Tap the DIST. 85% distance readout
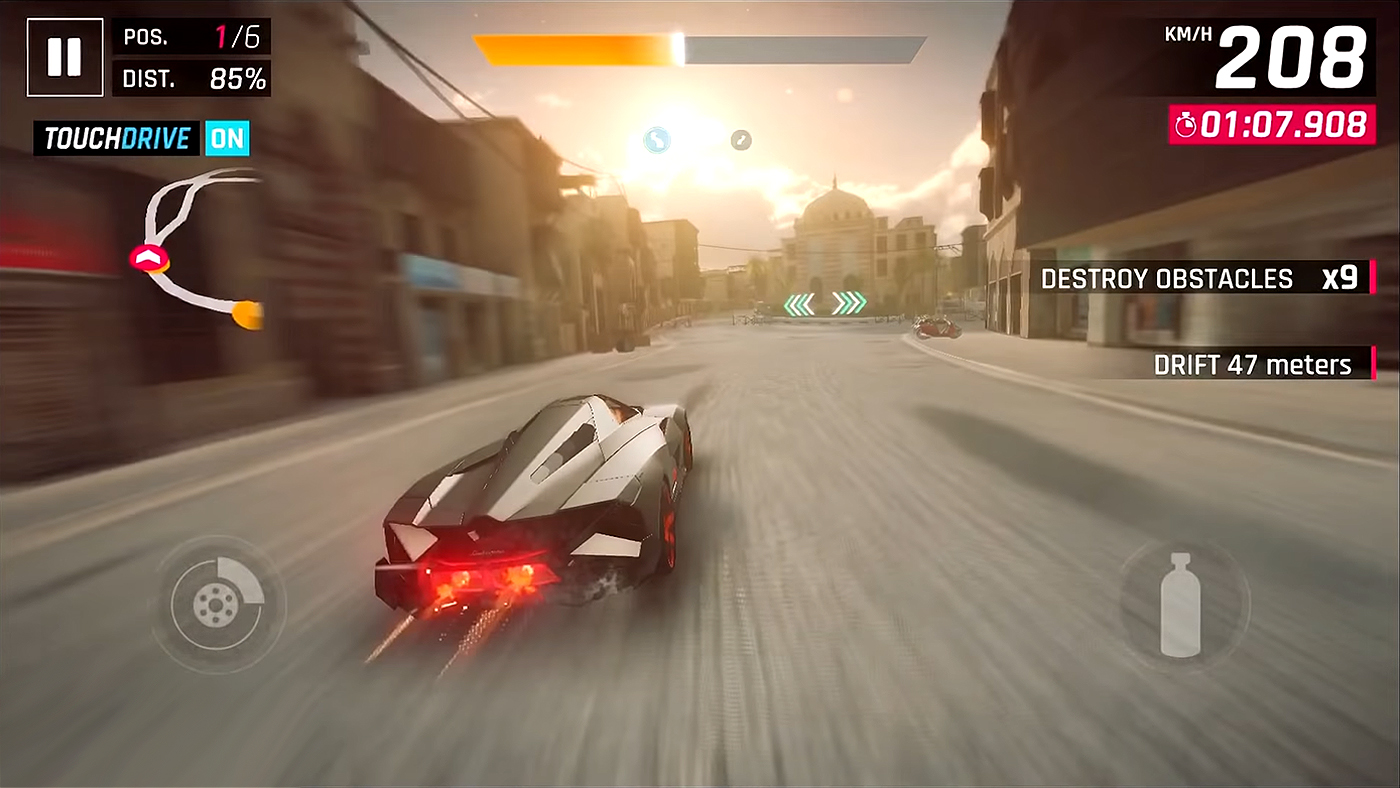 pyautogui.click(x=191, y=77)
